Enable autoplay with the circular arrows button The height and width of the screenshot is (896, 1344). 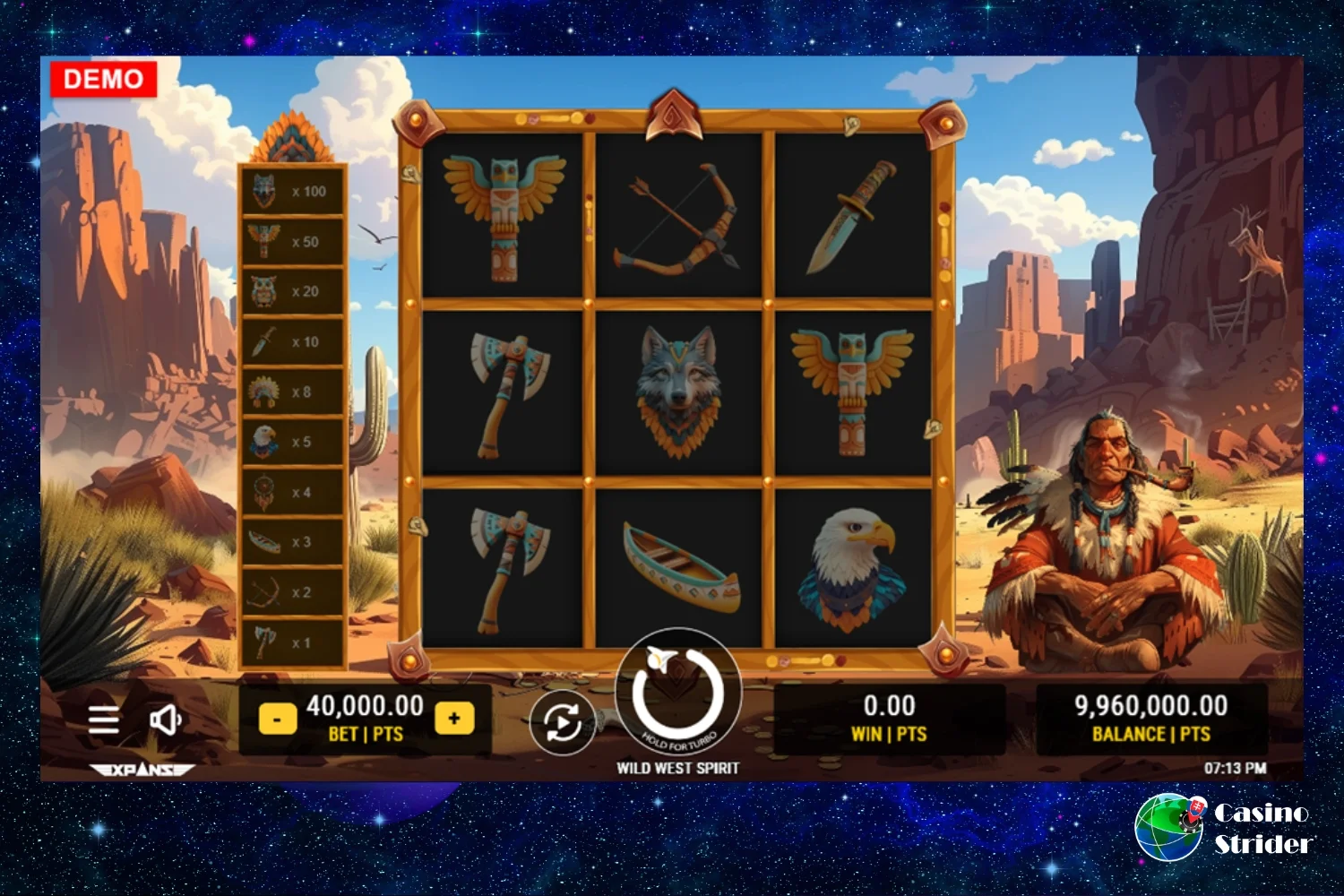(562, 722)
